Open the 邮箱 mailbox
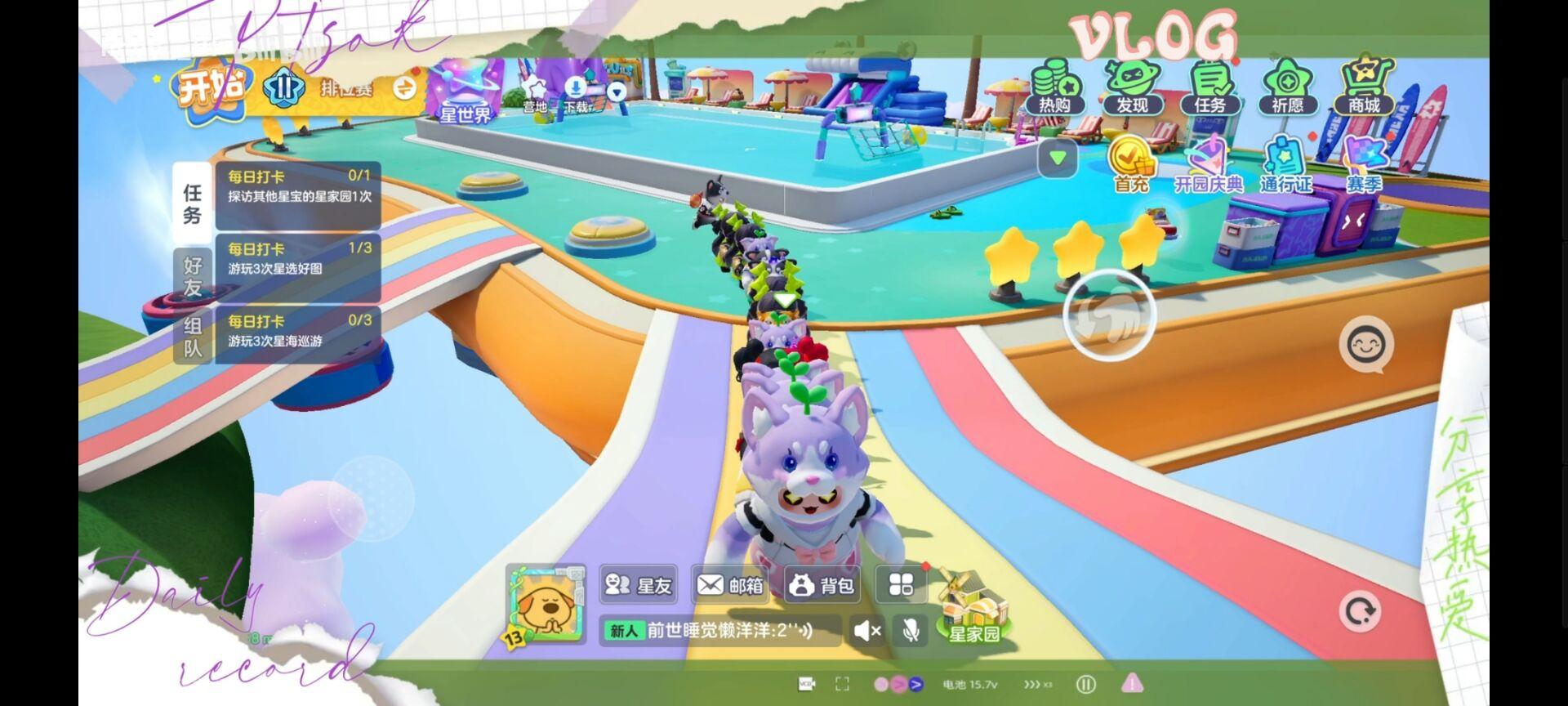Viewport: 1568px width, 706px height. 730,585
